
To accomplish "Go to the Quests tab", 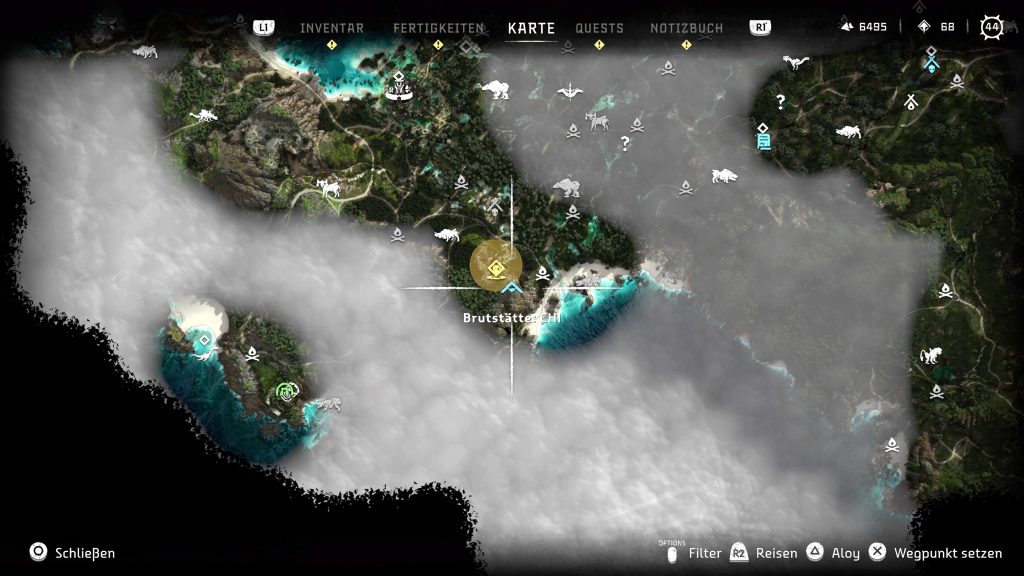I will click(x=599, y=28).
